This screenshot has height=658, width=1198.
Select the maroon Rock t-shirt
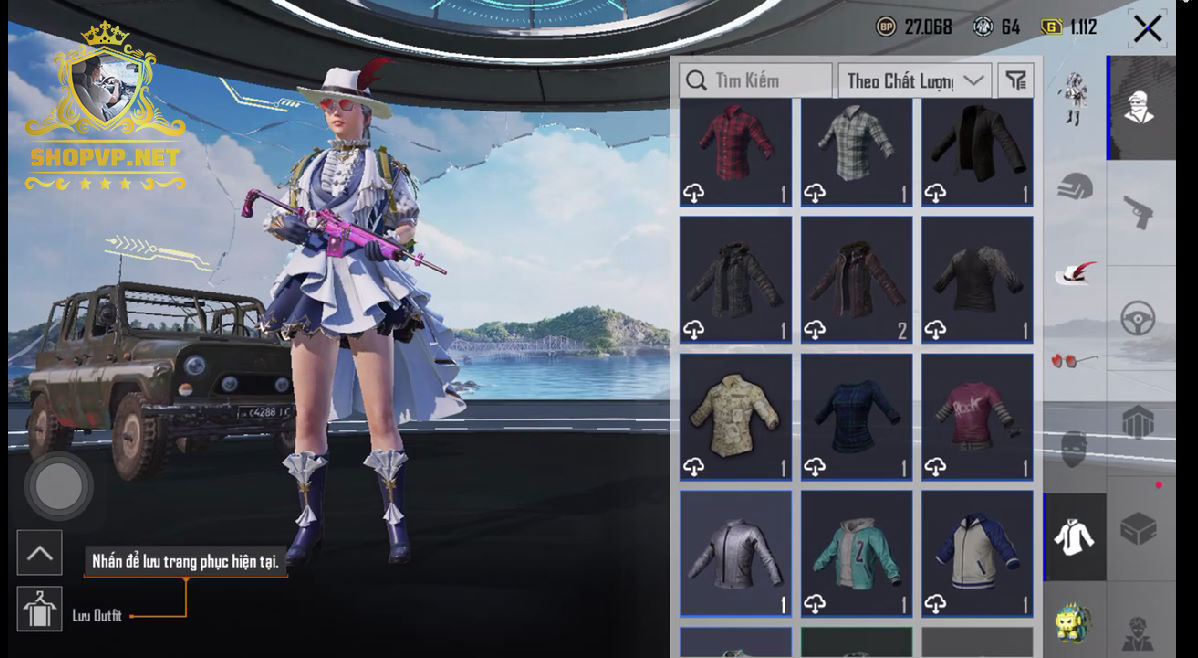pyautogui.click(x=977, y=416)
